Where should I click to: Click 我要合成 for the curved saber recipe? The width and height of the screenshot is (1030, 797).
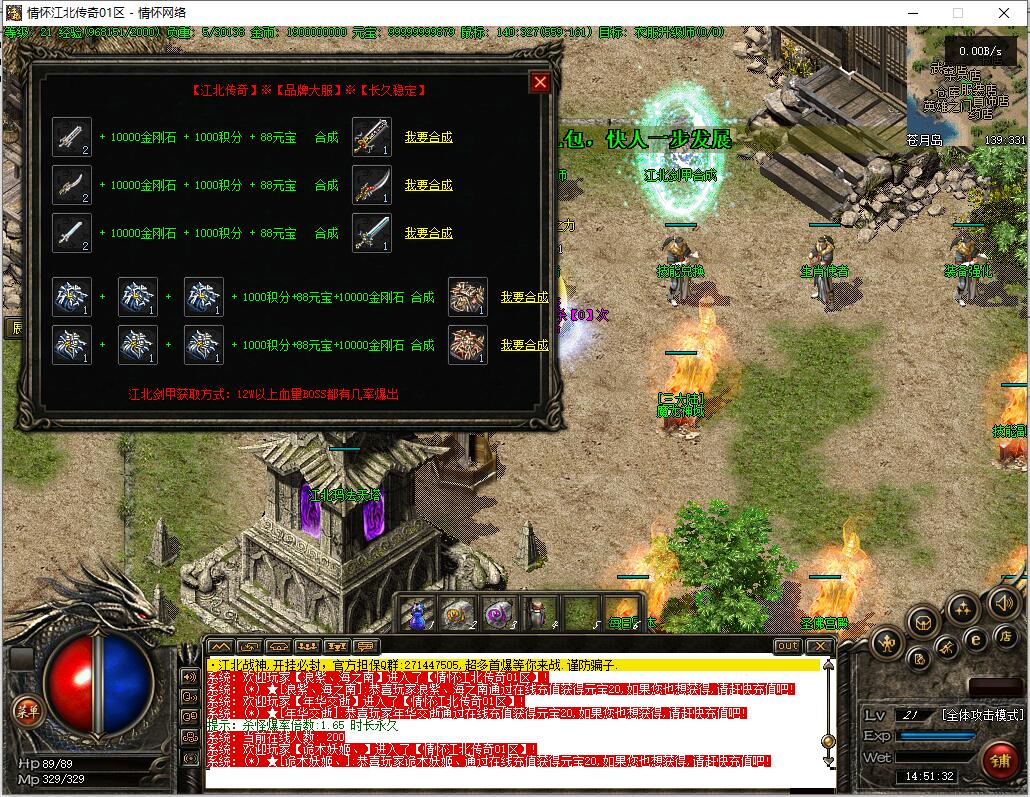428,185
